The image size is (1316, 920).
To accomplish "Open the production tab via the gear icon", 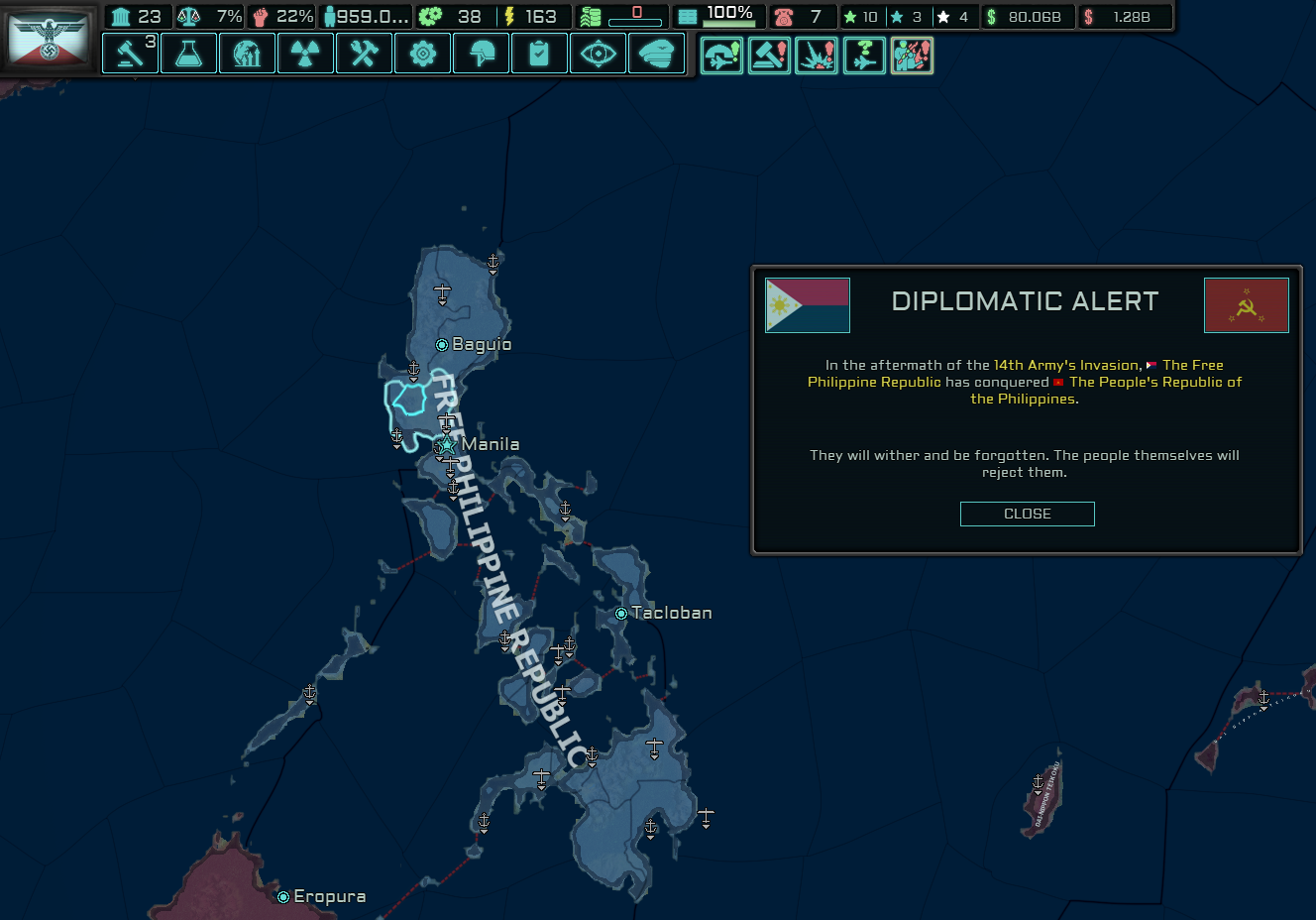I will [422, 54].
